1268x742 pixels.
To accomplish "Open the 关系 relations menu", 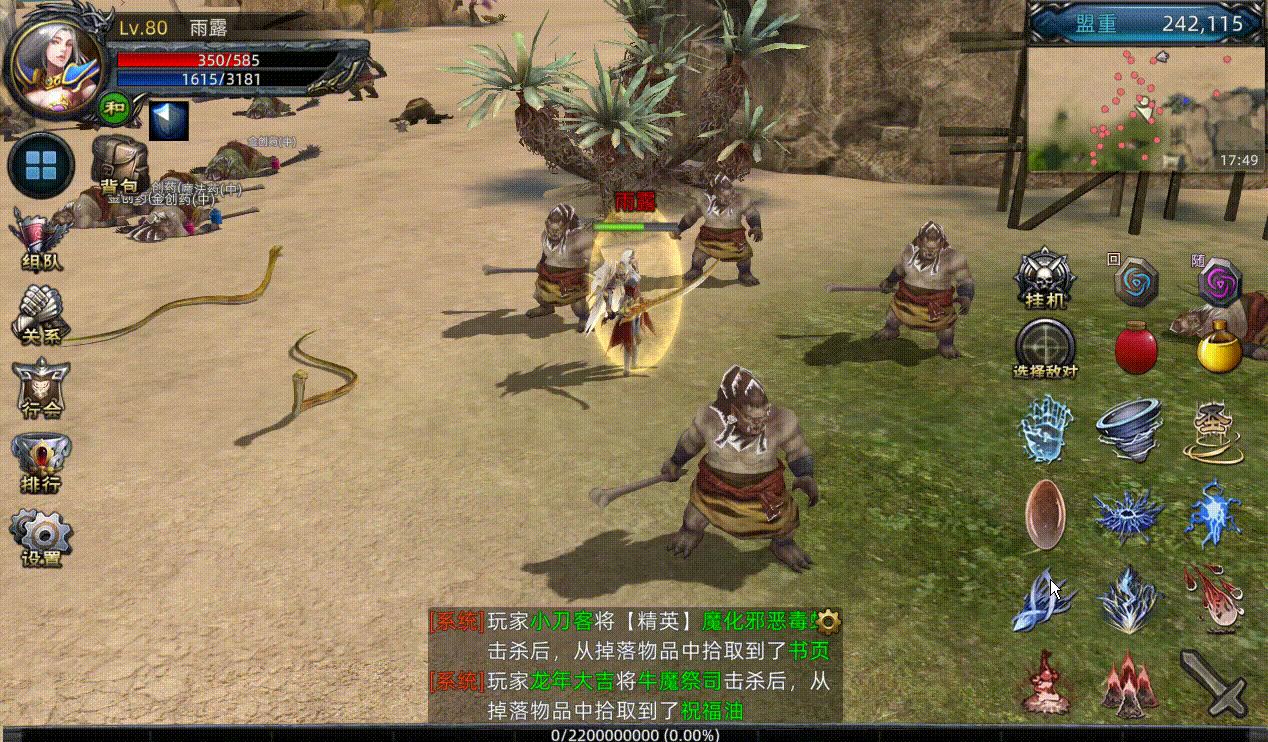I will (40, 315).
